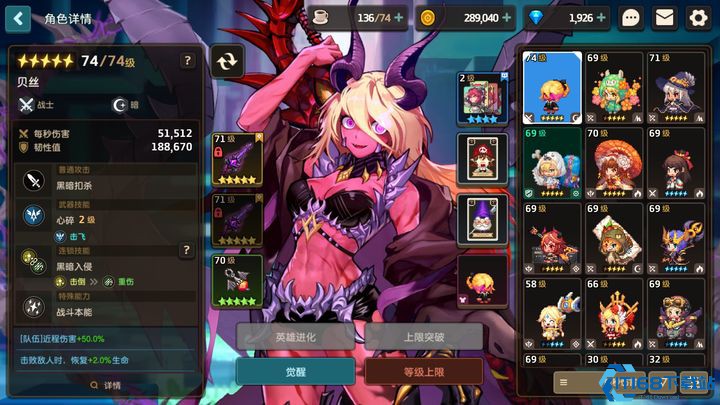This screenshot has height=405, width=720.
Task: Add more coffee stamina with the plus
Action: pyautogui.click(x=399, y=18)
